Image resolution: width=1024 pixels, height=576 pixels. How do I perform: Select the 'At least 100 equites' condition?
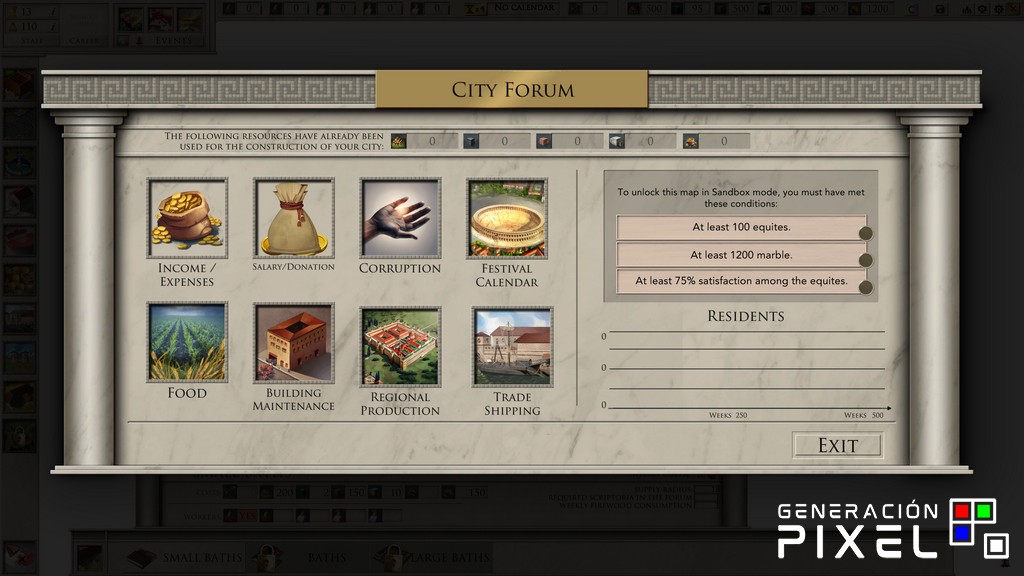[741, 228]
